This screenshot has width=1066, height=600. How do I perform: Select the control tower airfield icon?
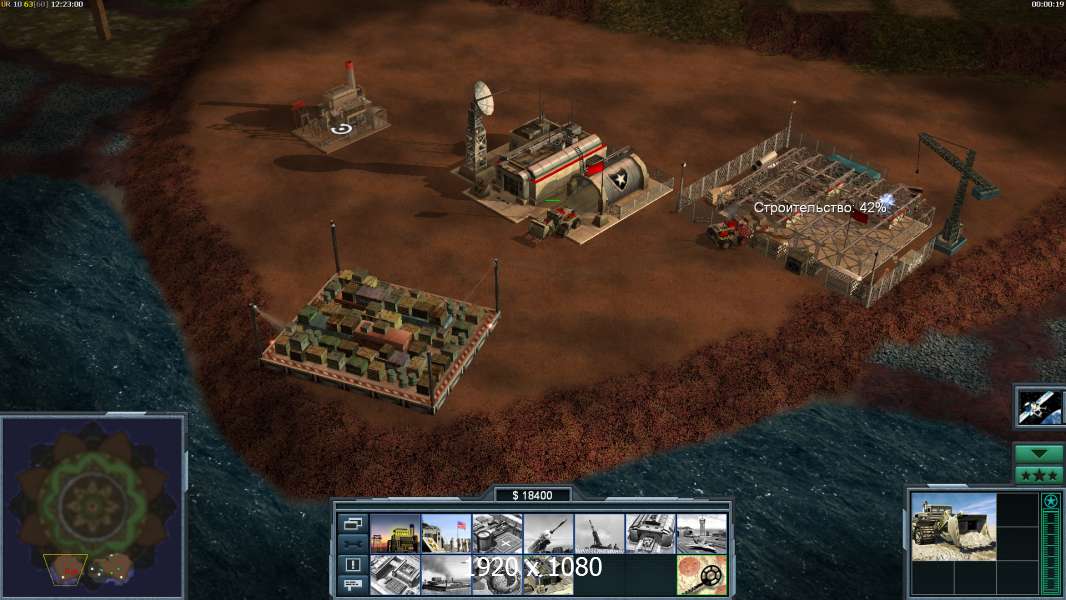coord(701,533)
